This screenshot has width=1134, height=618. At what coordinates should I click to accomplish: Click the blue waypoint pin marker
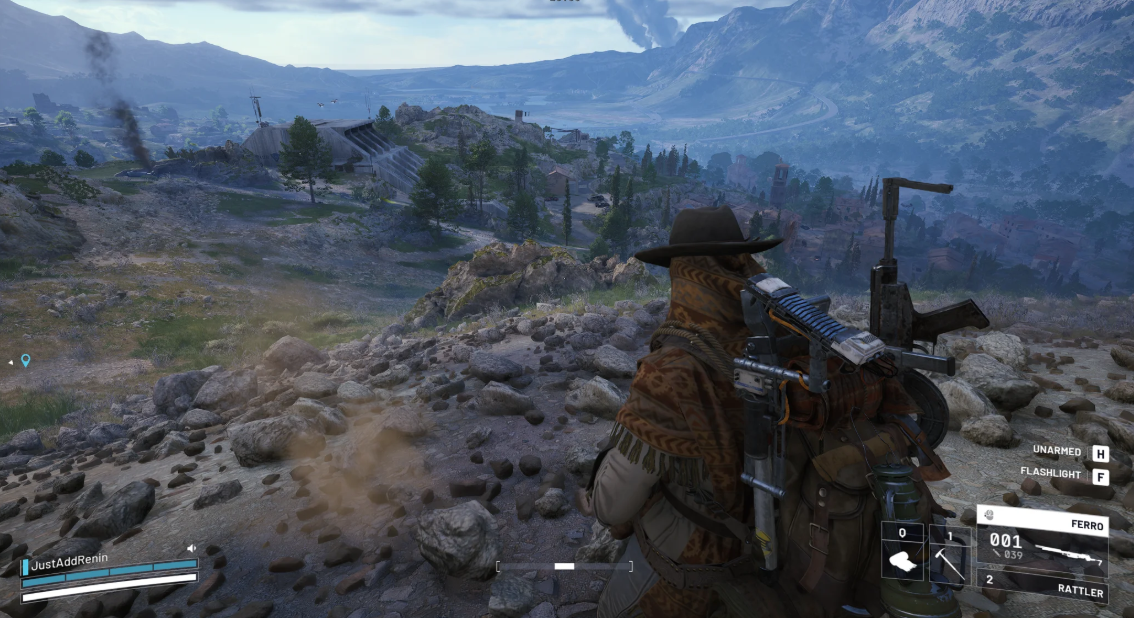point(26,361)
